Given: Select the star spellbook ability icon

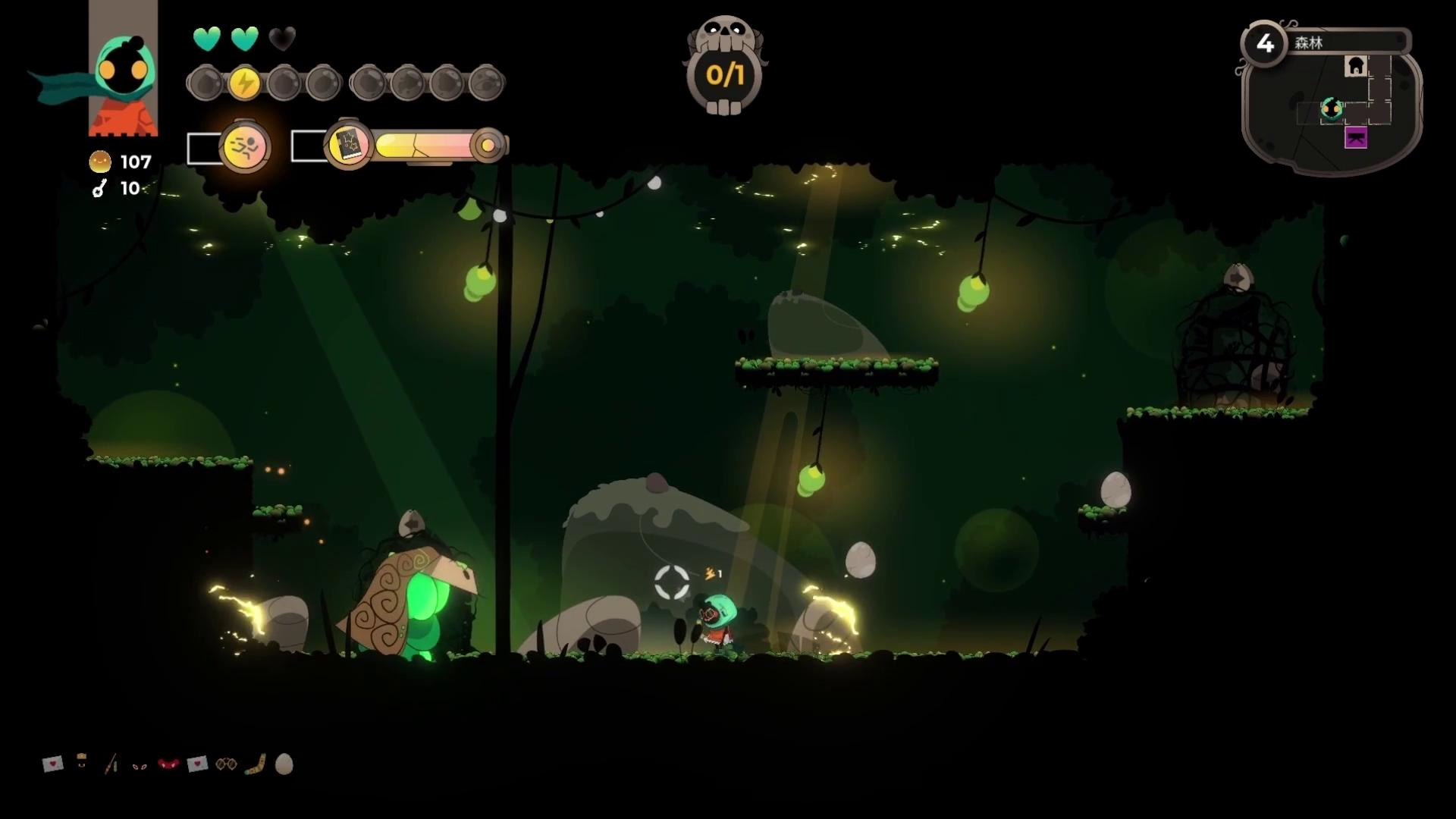Looking at the screenshot, I should coord(348,144).
